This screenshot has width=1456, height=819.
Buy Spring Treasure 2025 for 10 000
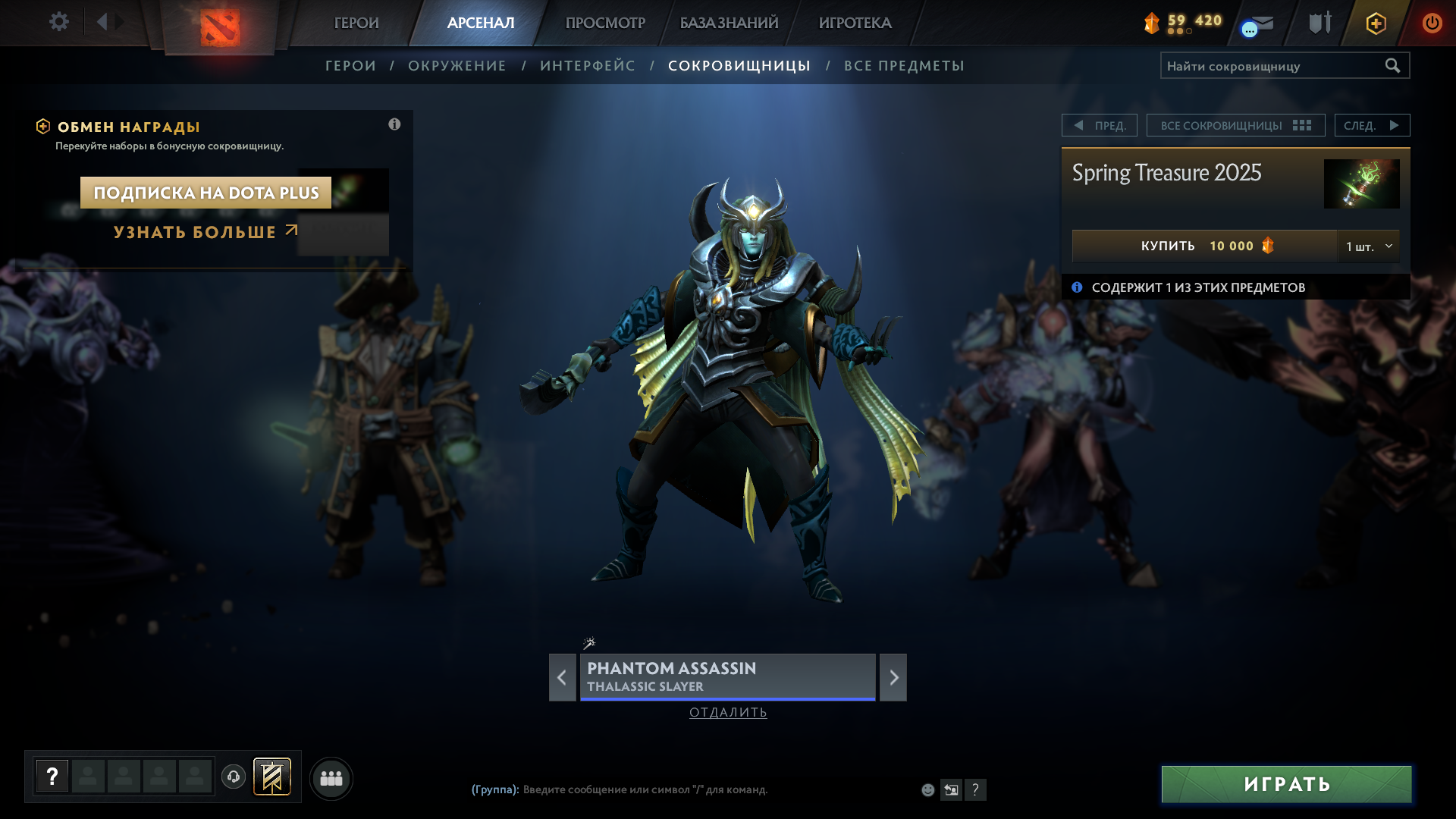click(1204, 246)
